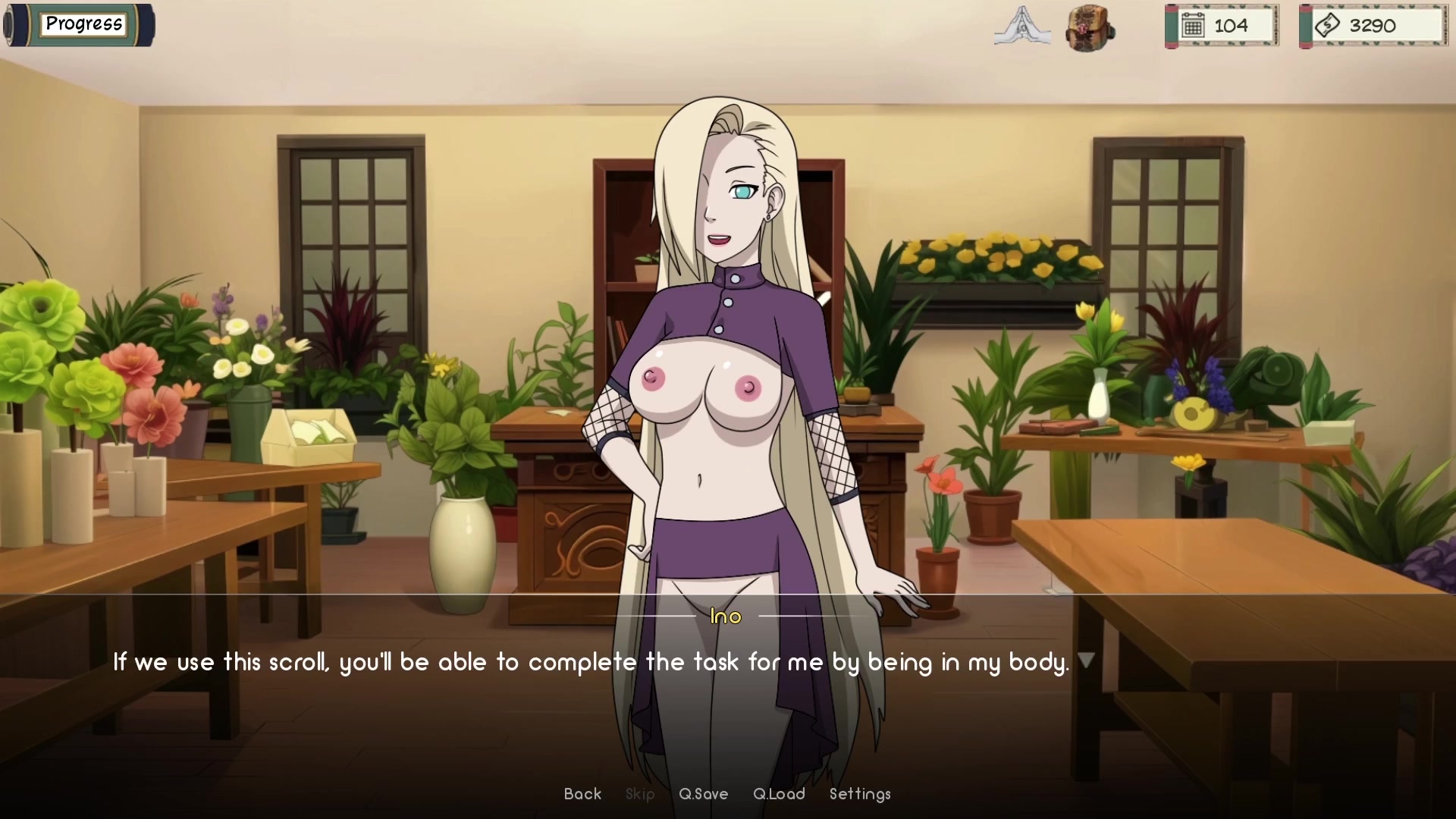The width and height of the screenshot is (1456, 819).
Task: Select the Q.Load option
Action: [x=779, y=794]
